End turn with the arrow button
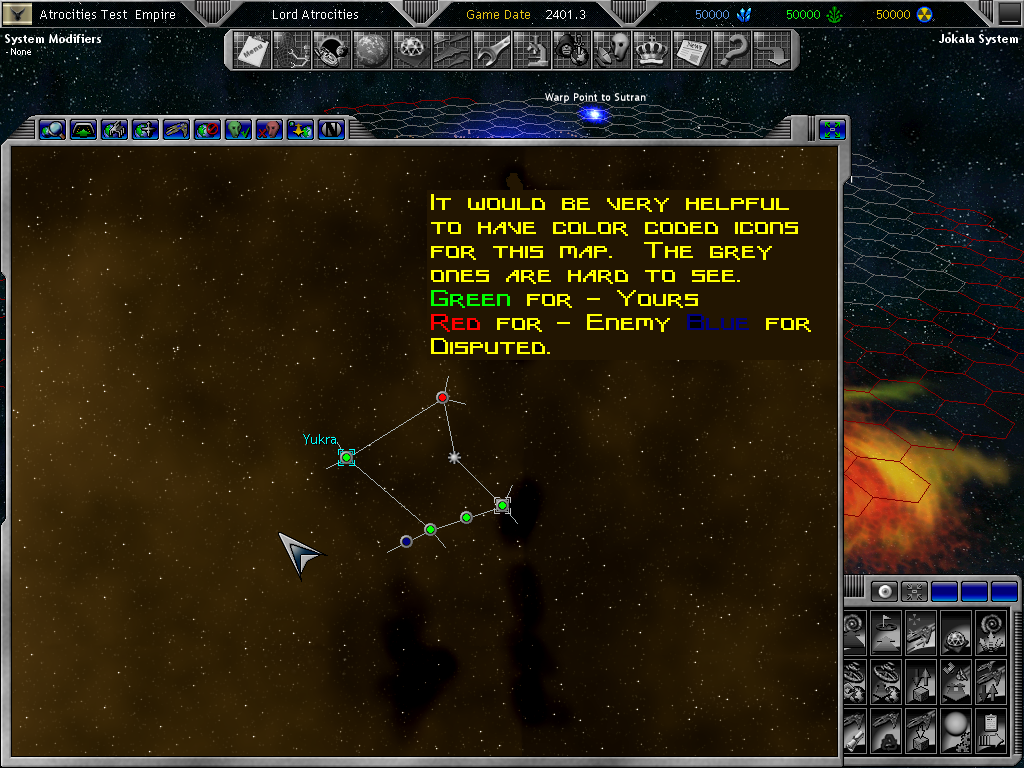Screen dimensions: 1024x768 point(771,50)
